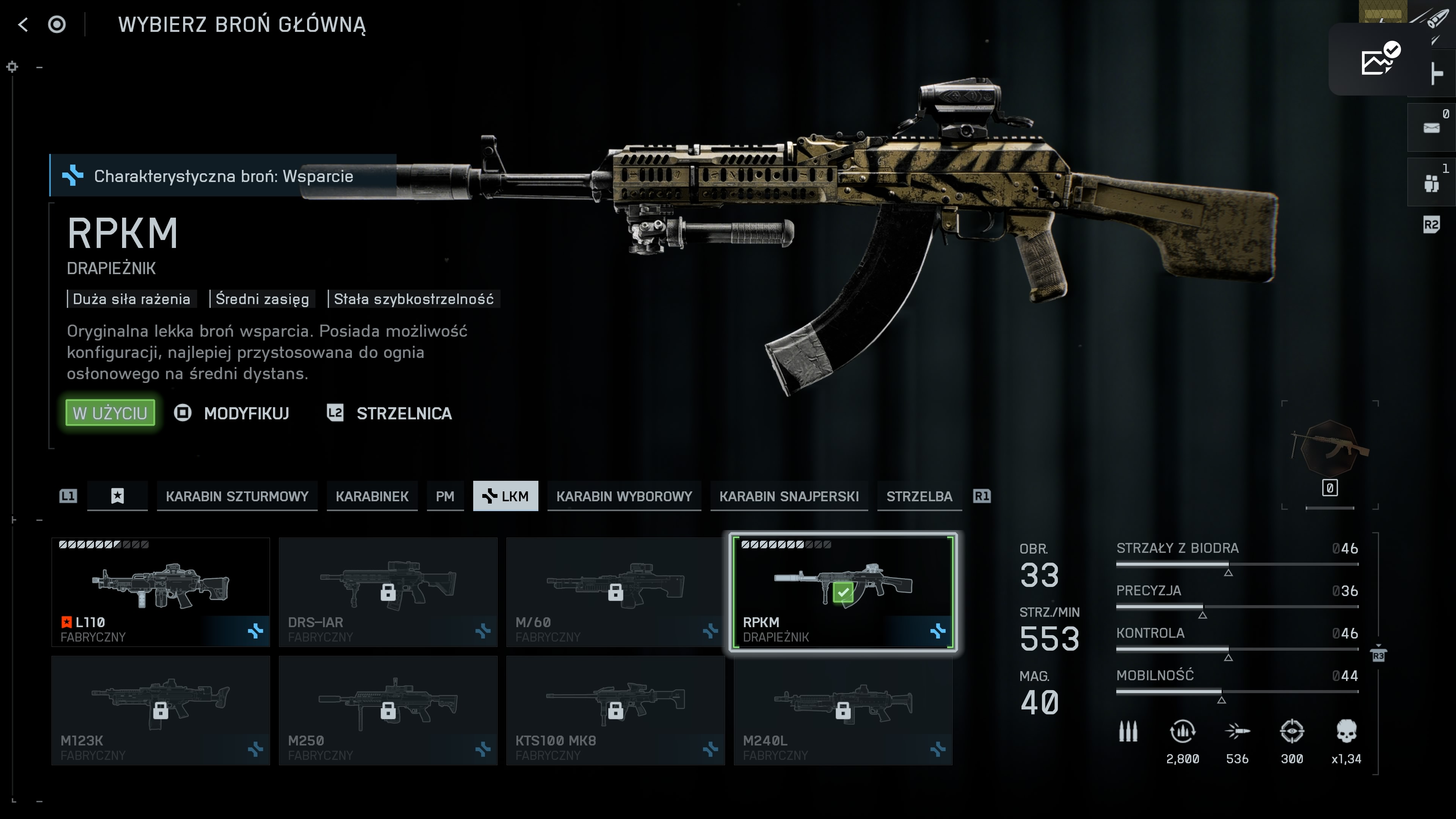
Task: Open the KARABIN SNAJPERSKI tab
Action: coord(789,496)
